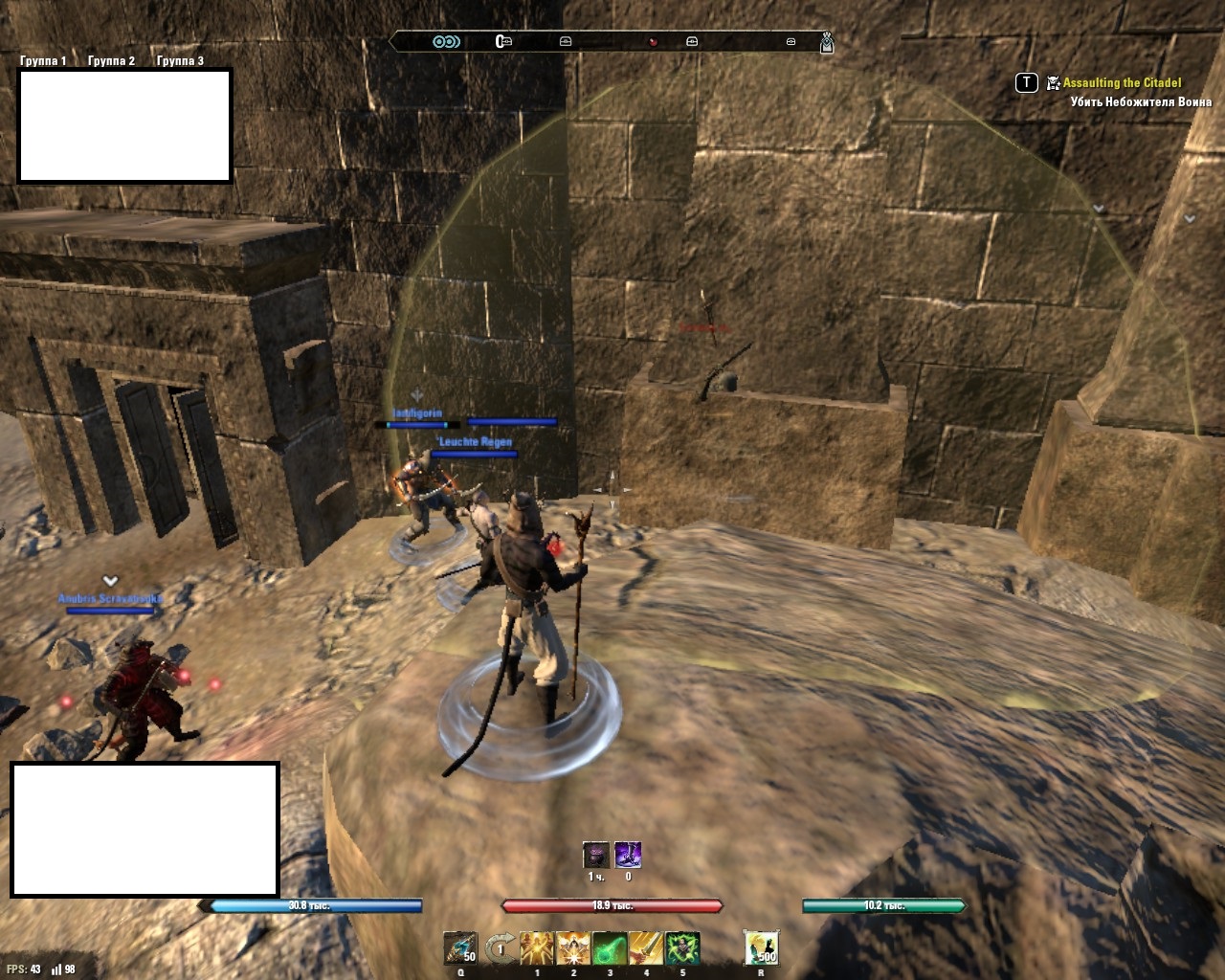Activate the green aura figure ability

point(682,948)
